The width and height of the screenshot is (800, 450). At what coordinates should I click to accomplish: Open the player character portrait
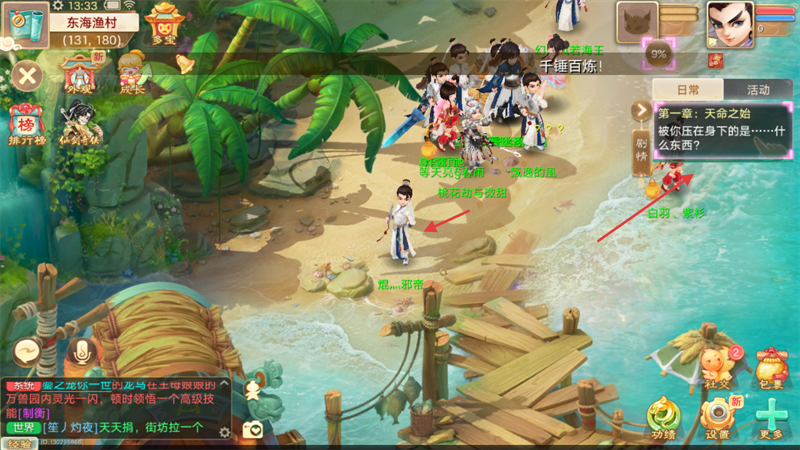(x=730, y=23)
